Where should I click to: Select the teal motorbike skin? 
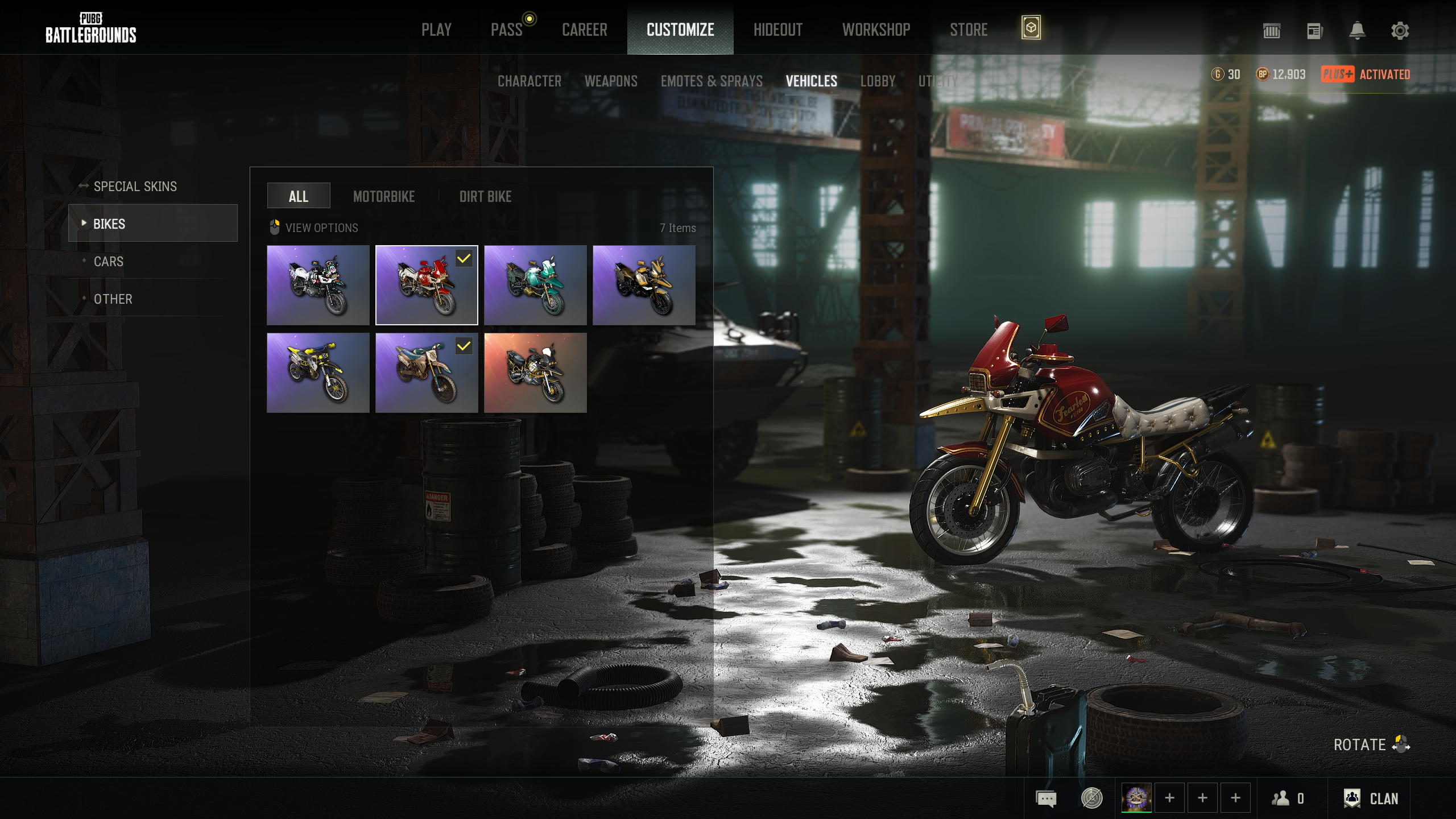pyautogui.click(x=535, y=286)
